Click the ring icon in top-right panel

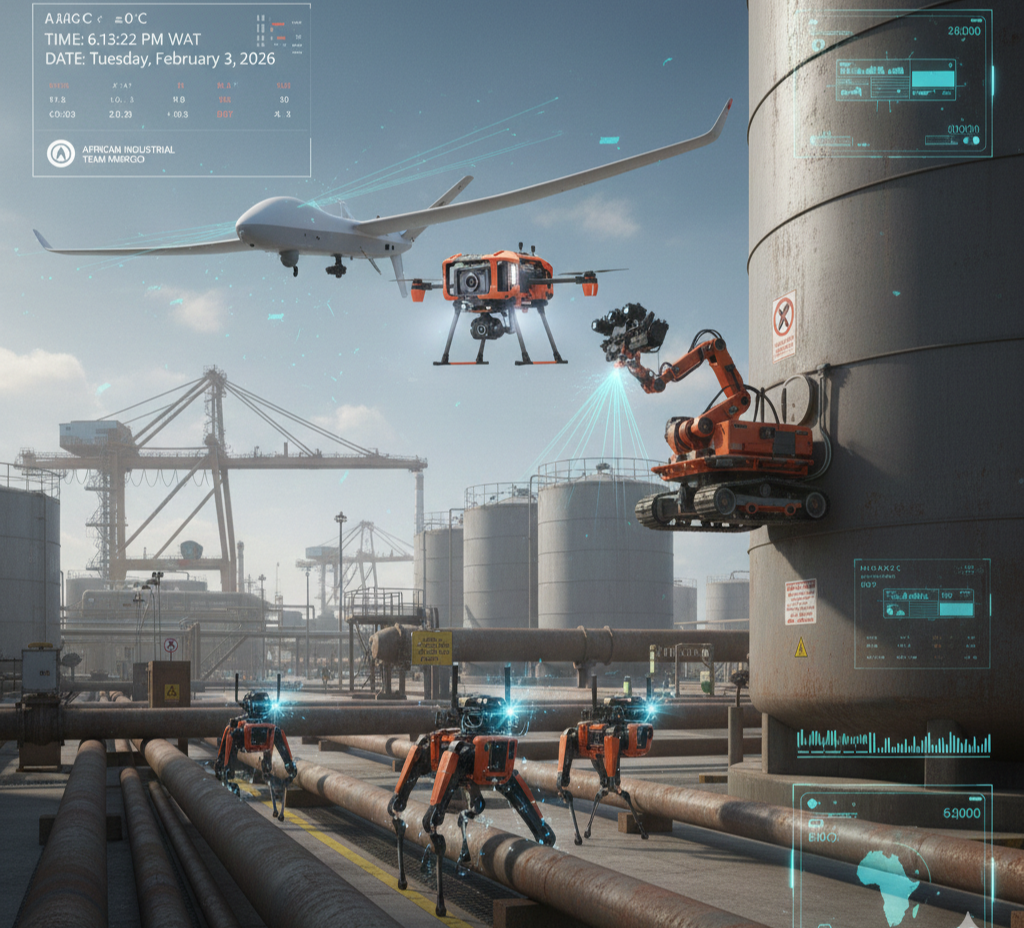point(820,45)
